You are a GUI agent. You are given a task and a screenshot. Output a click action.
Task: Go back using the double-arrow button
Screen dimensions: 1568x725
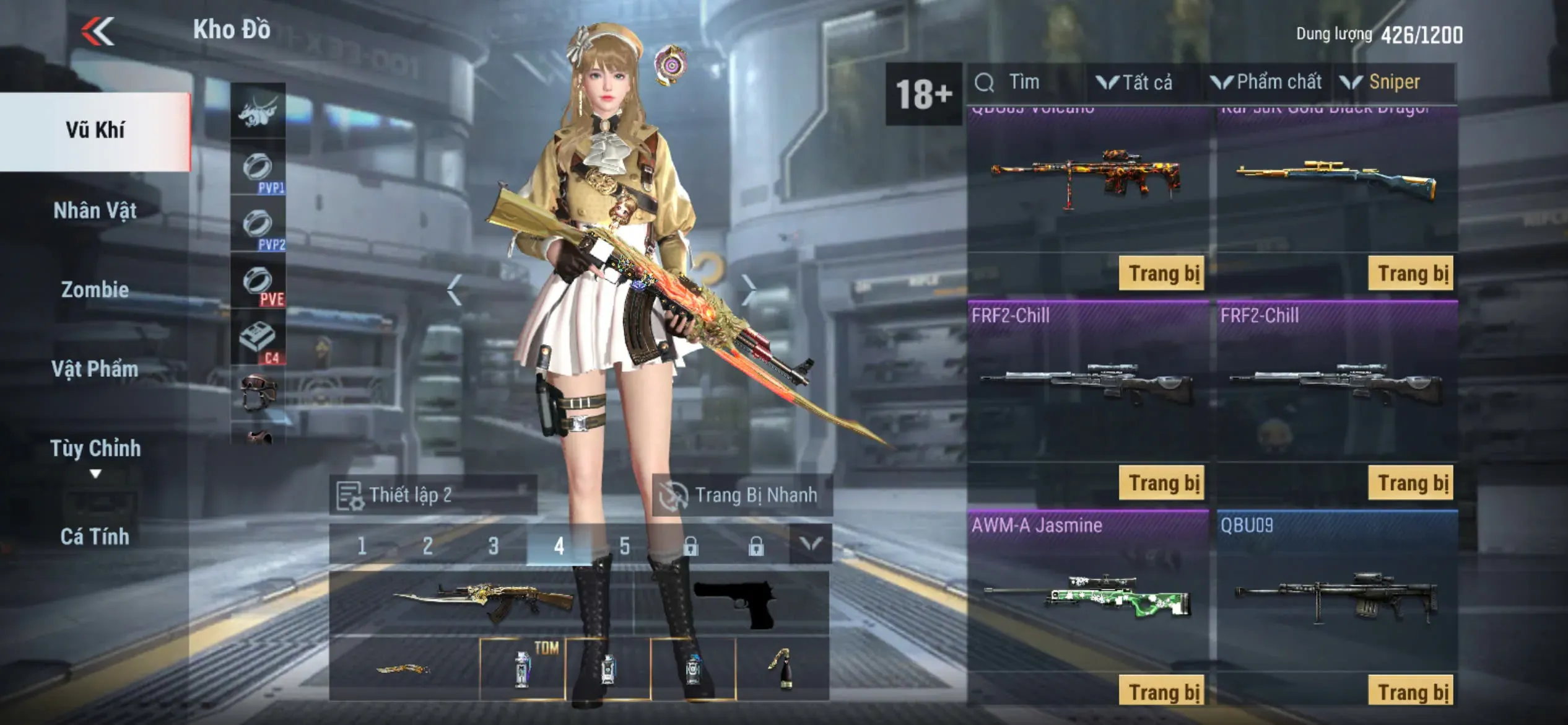point(98,31)
